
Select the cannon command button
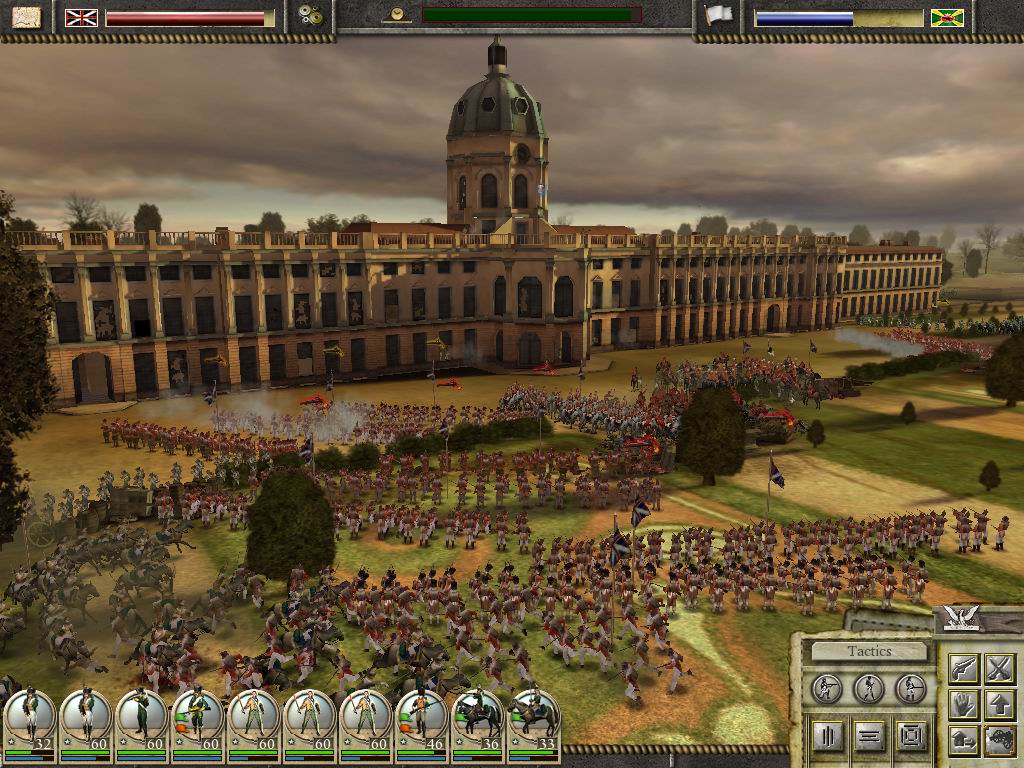coord(999,740)
